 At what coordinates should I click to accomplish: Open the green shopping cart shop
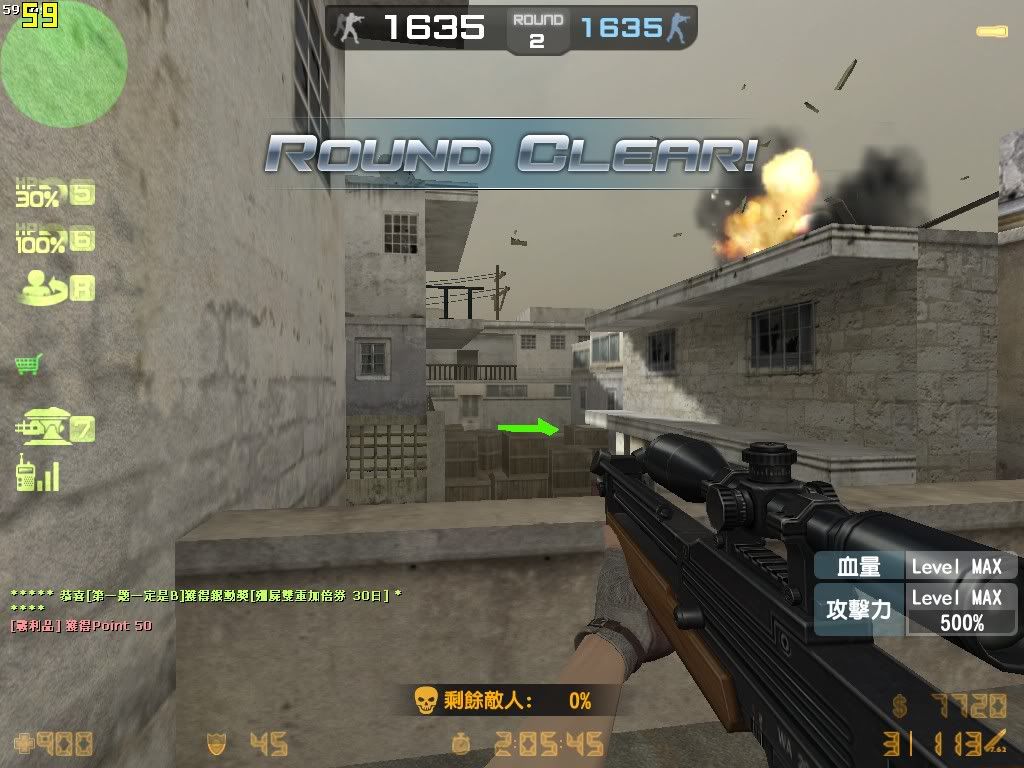point(28,365)
